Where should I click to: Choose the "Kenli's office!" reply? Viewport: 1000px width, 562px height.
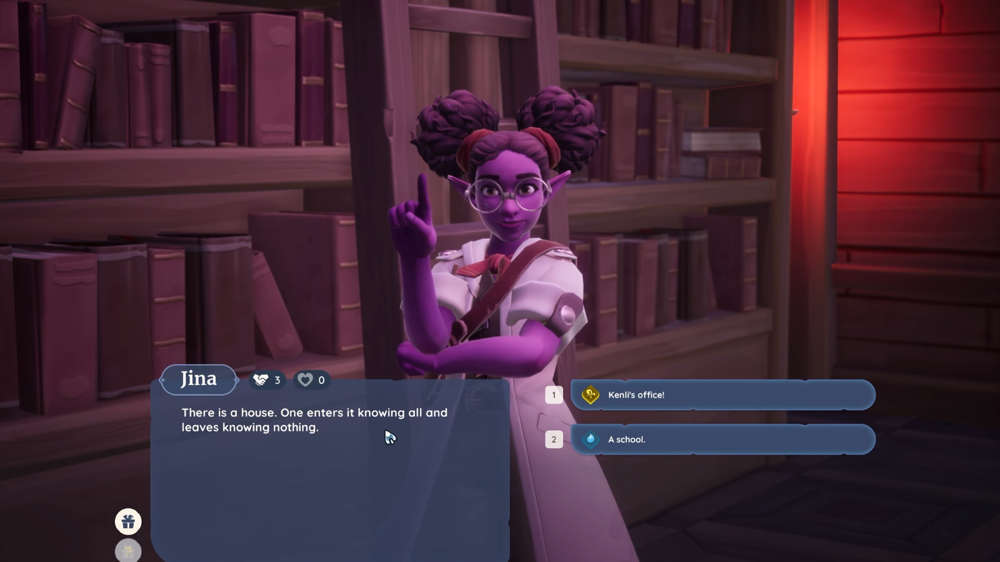[722, 395]
